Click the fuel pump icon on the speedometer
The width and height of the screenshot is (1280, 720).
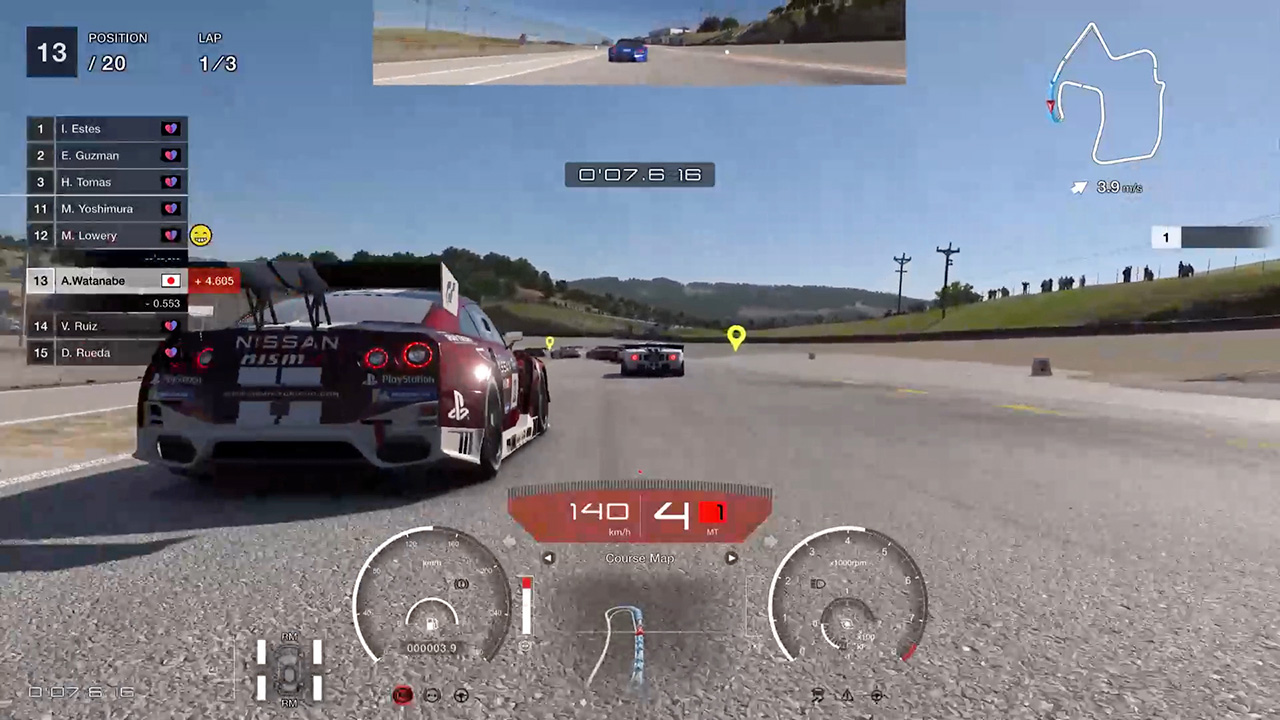point(432,624)
